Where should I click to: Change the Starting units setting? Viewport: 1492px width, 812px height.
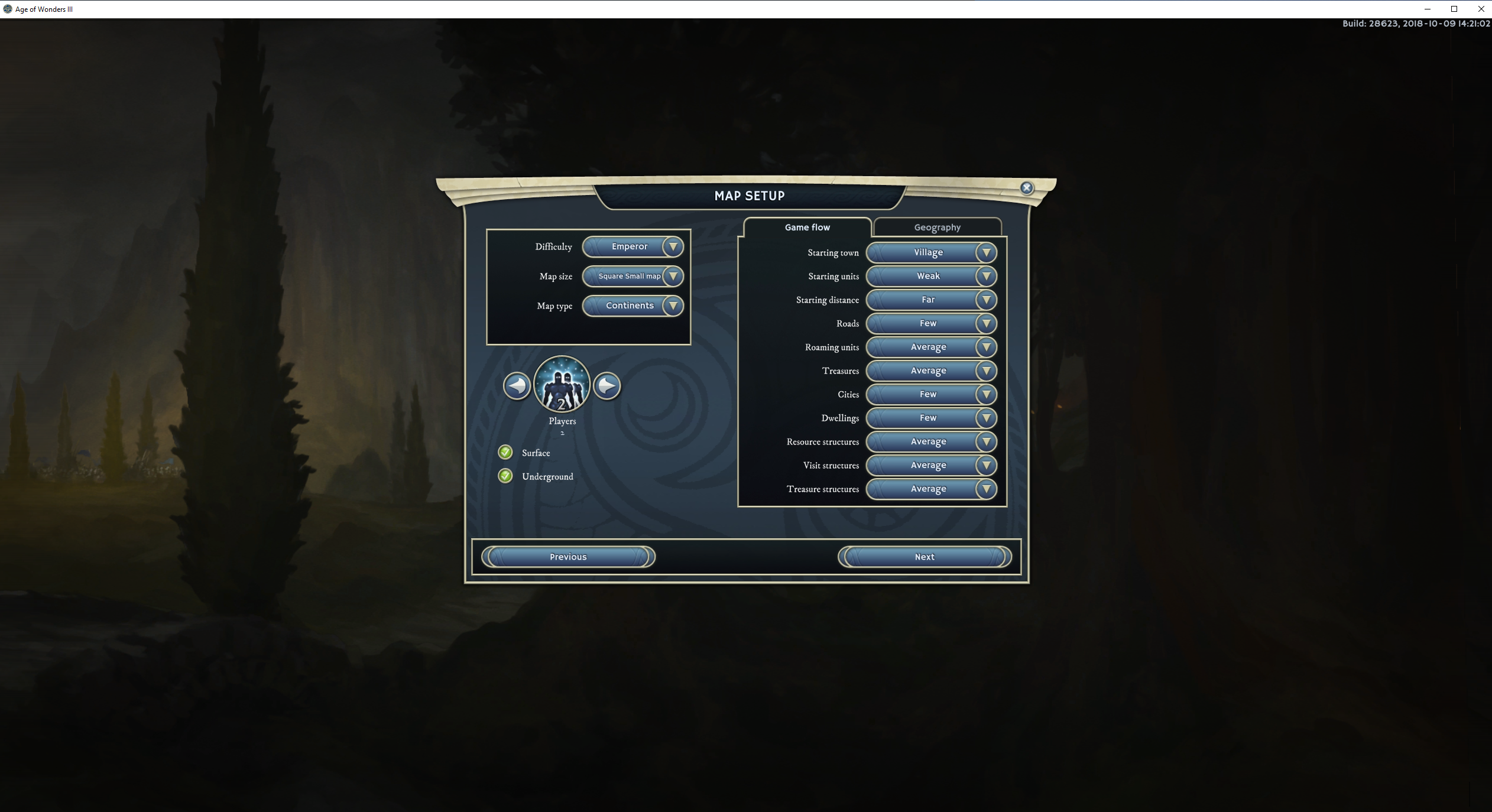pos(931,276)
